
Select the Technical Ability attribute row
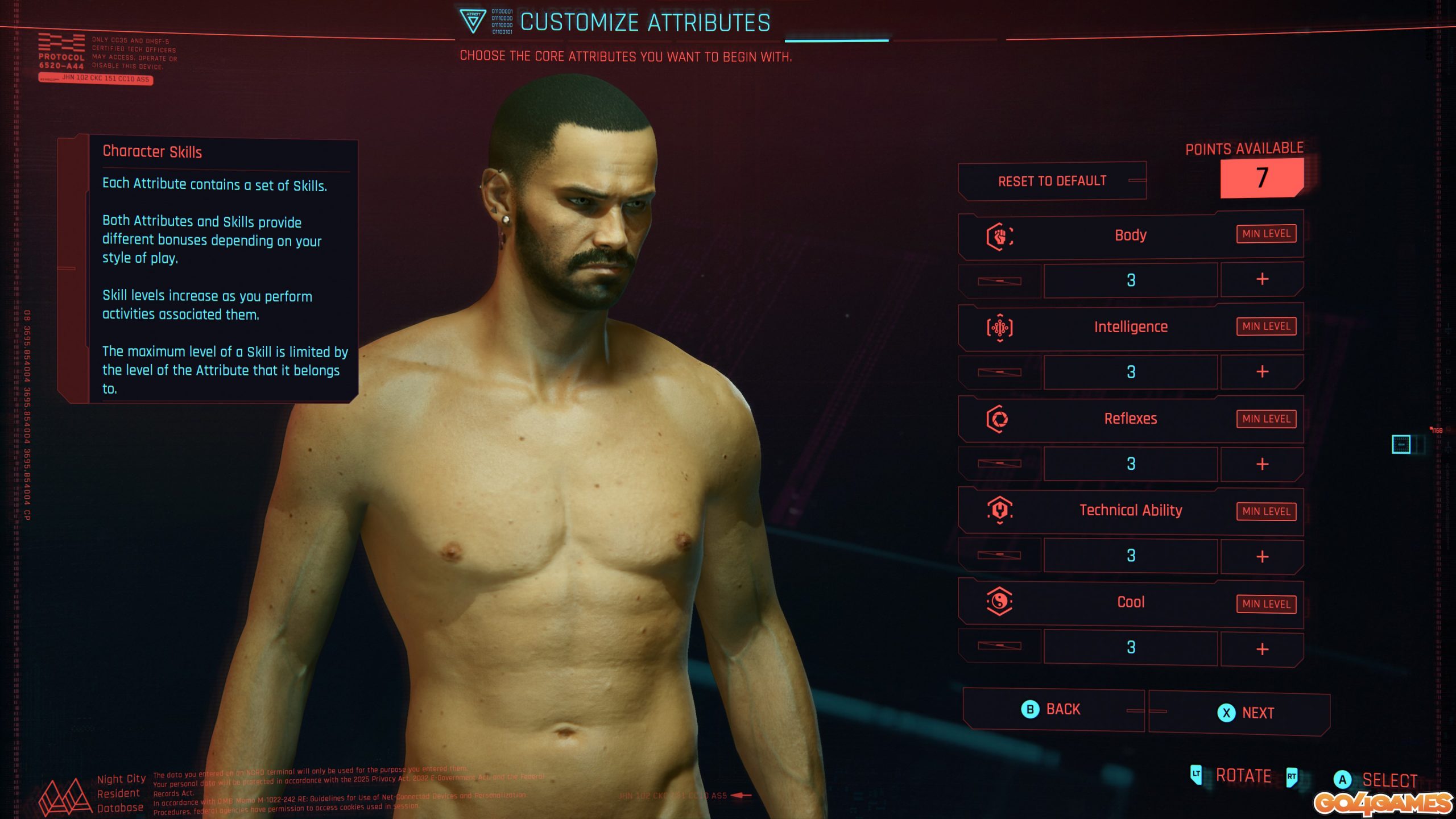point(1130,511)
